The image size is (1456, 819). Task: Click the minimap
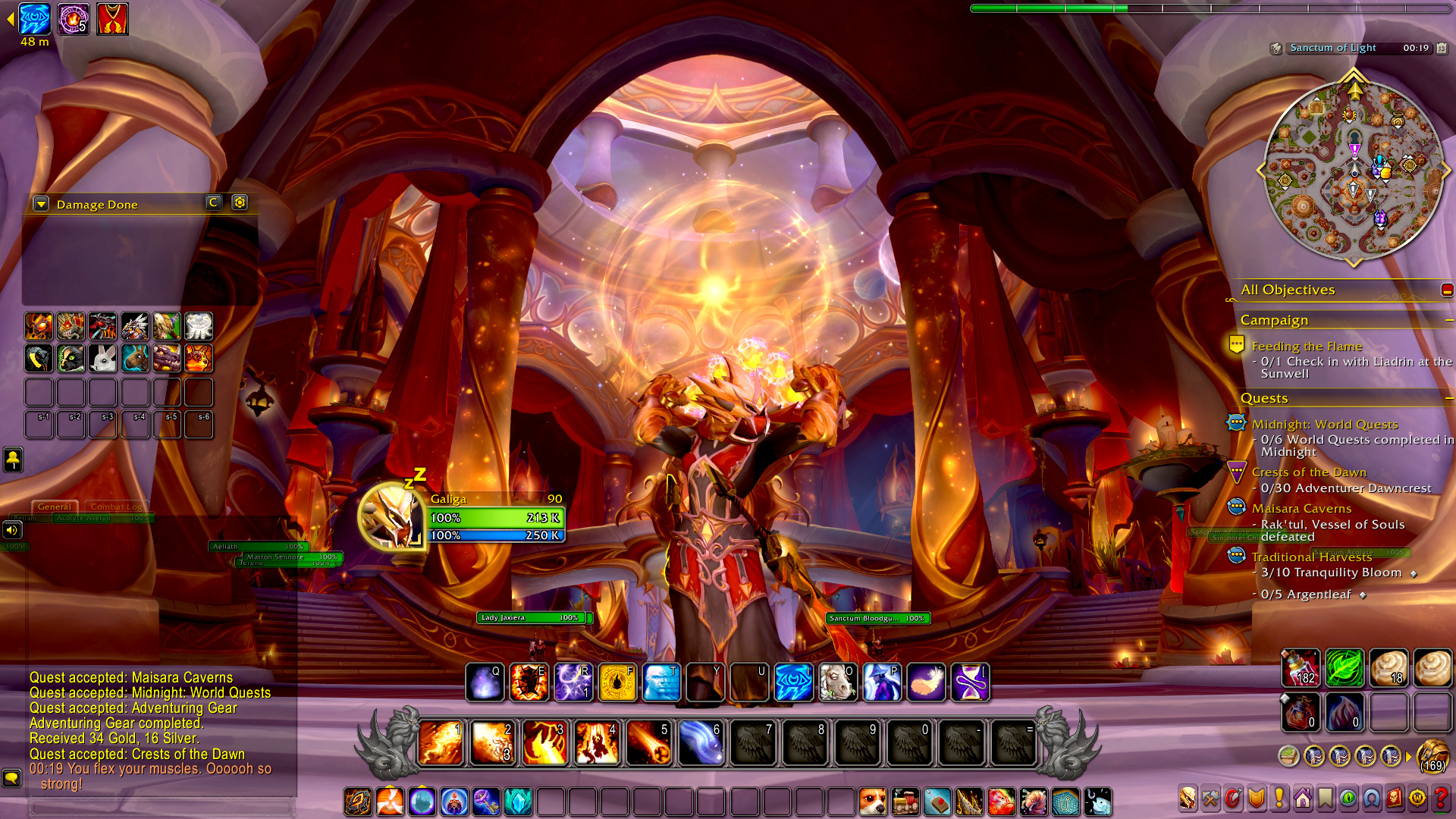[x=1354, y=171]
